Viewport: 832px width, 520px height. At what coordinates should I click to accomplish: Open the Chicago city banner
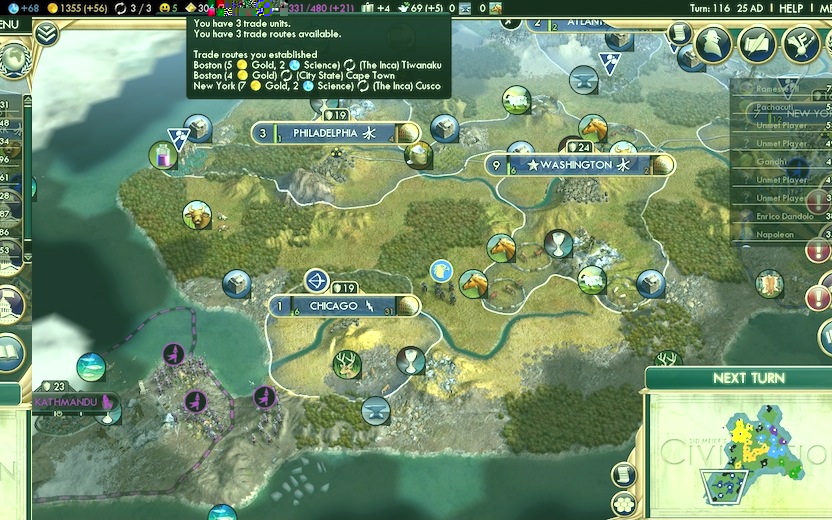point(333,306)
